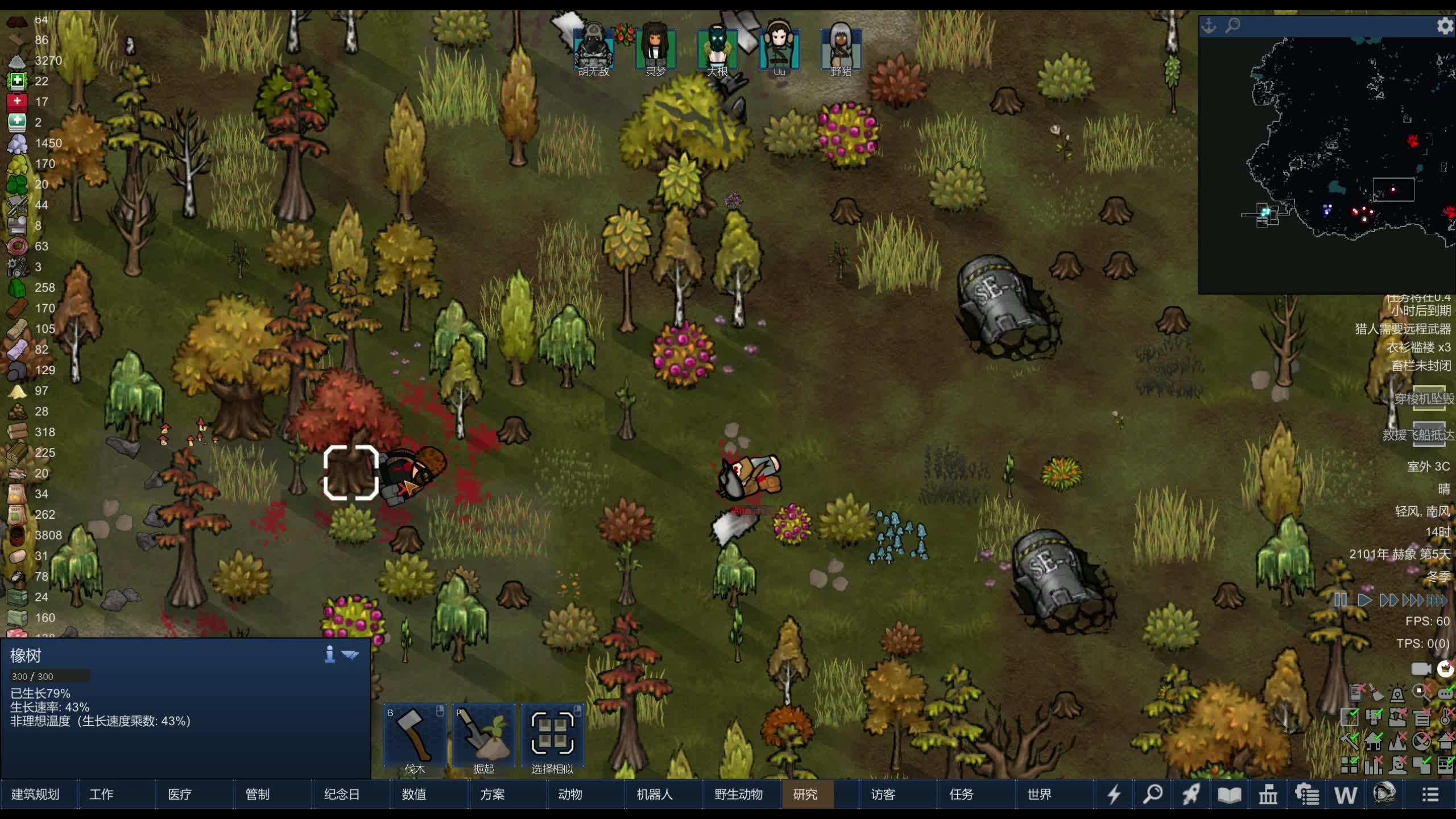Open the 研究 research tab

pos(805,795)
